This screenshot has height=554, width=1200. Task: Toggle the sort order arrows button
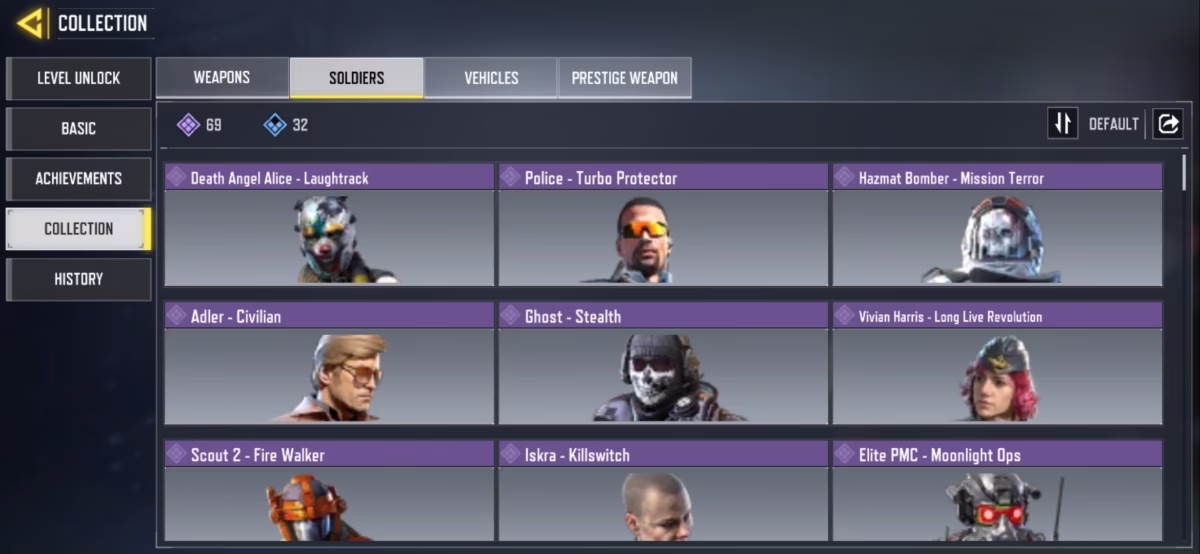click(x=1062, y=123)
